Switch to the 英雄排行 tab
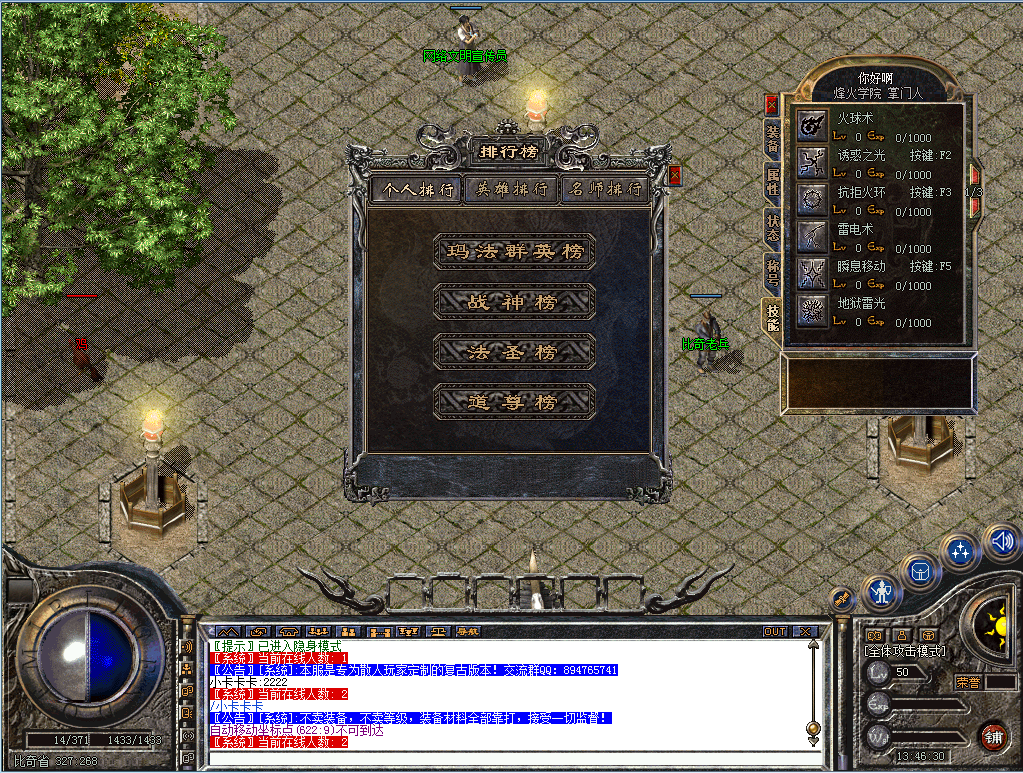The image size is (1023, 773). coord(512,189)
